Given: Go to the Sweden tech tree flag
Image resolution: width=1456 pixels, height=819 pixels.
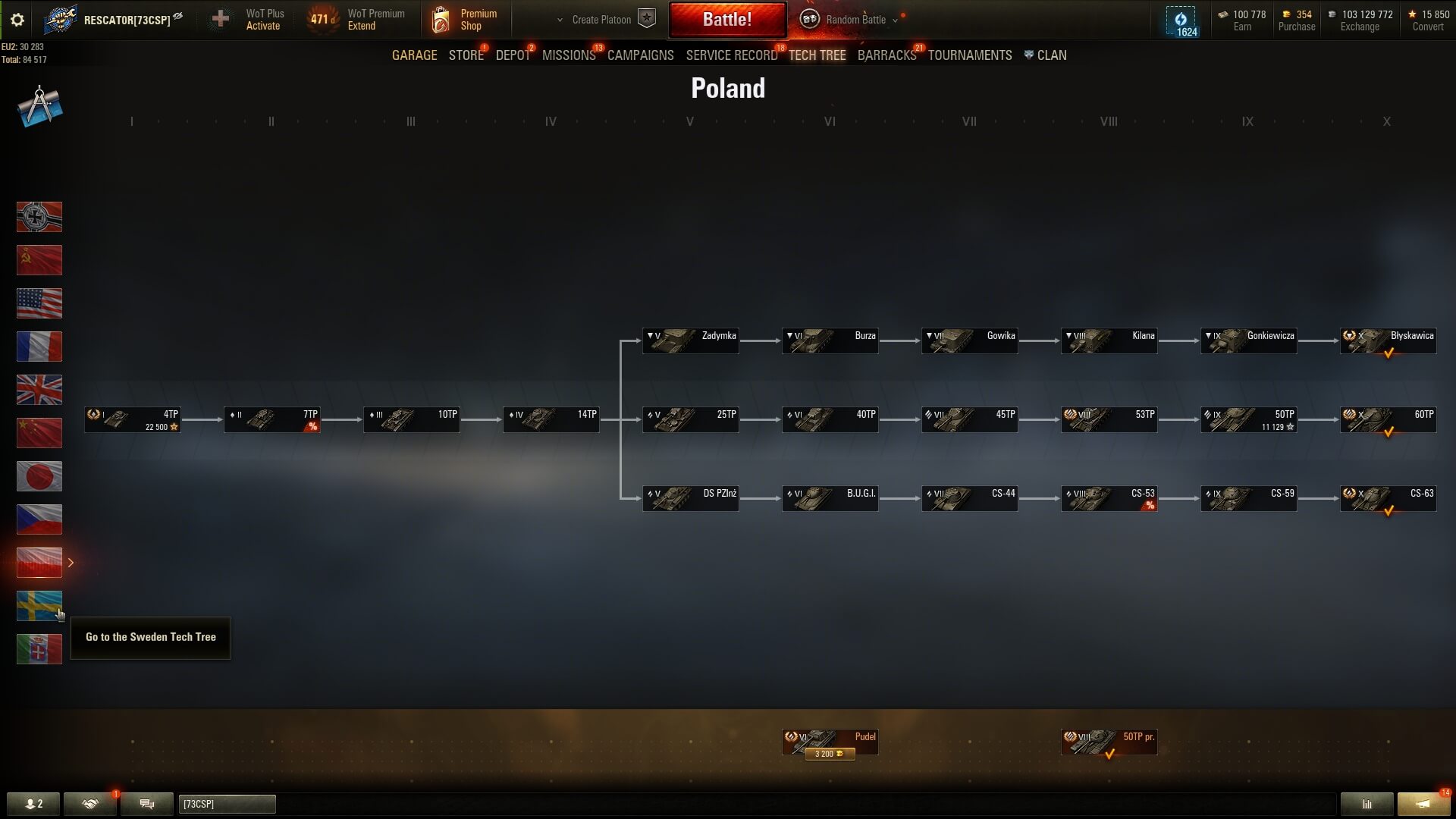Looking at the screenshot, I should [x=39, y=606].
